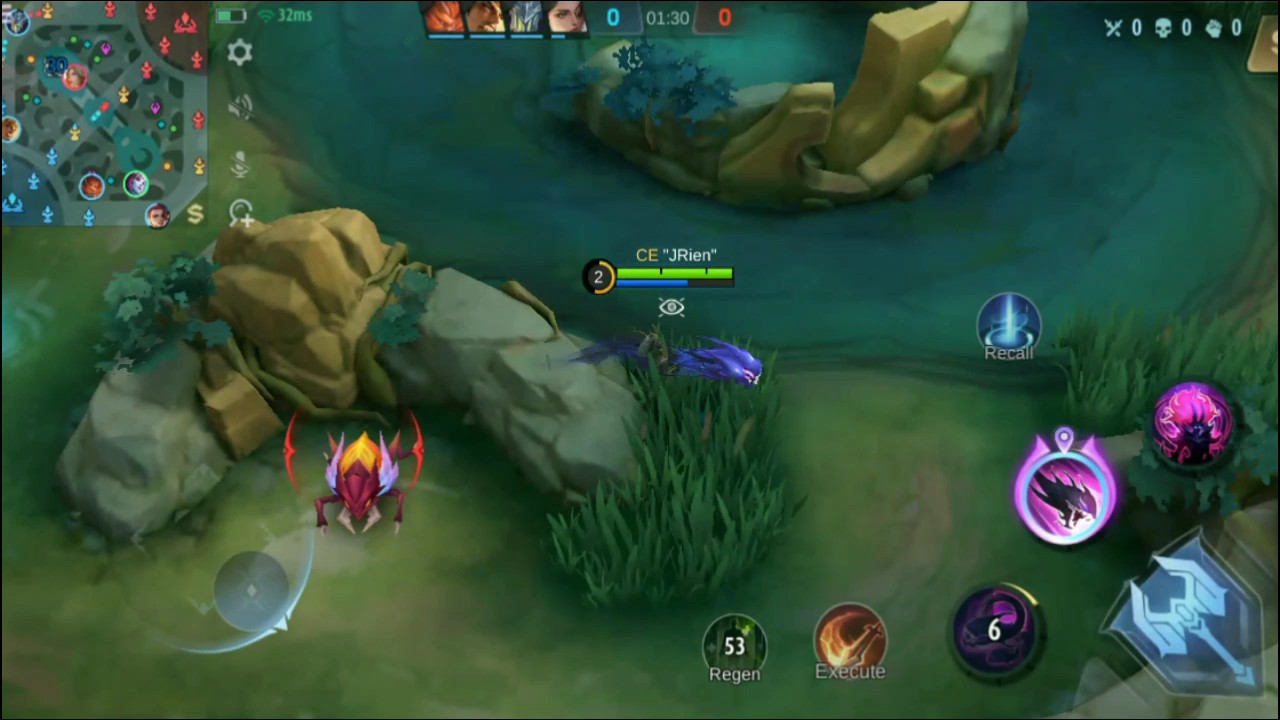Cast the Execute battle spell
This screenshot has width=1280, height=720.
point(850,641)
